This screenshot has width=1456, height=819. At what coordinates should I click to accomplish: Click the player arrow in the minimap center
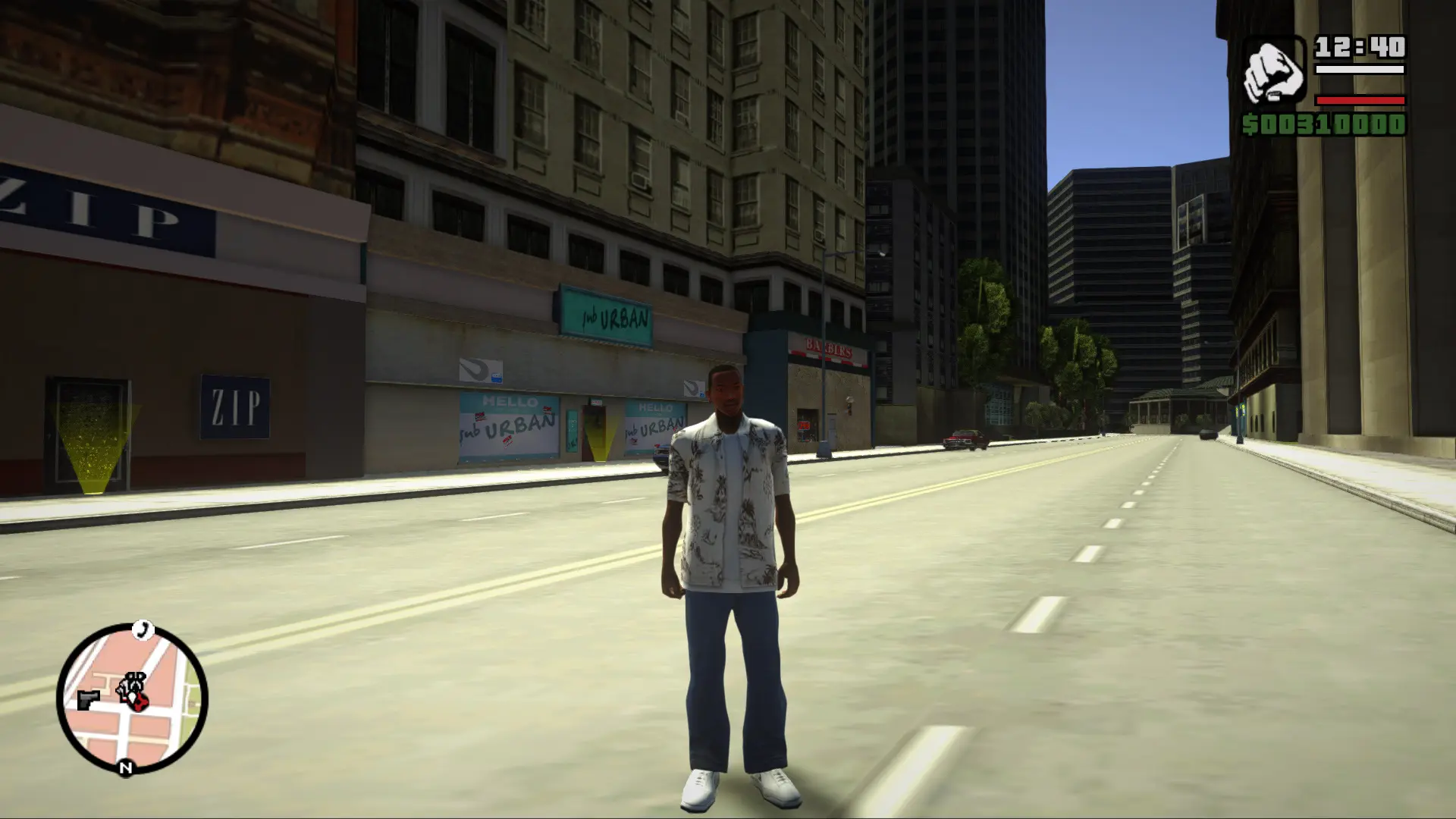pos(133,696)
